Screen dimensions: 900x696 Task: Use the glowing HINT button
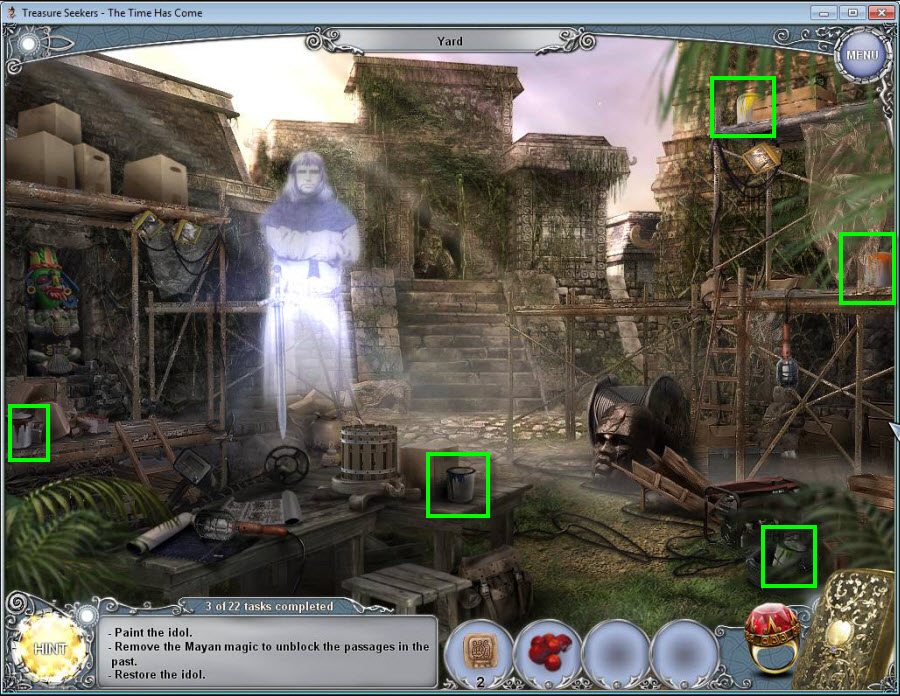point(50,648)
